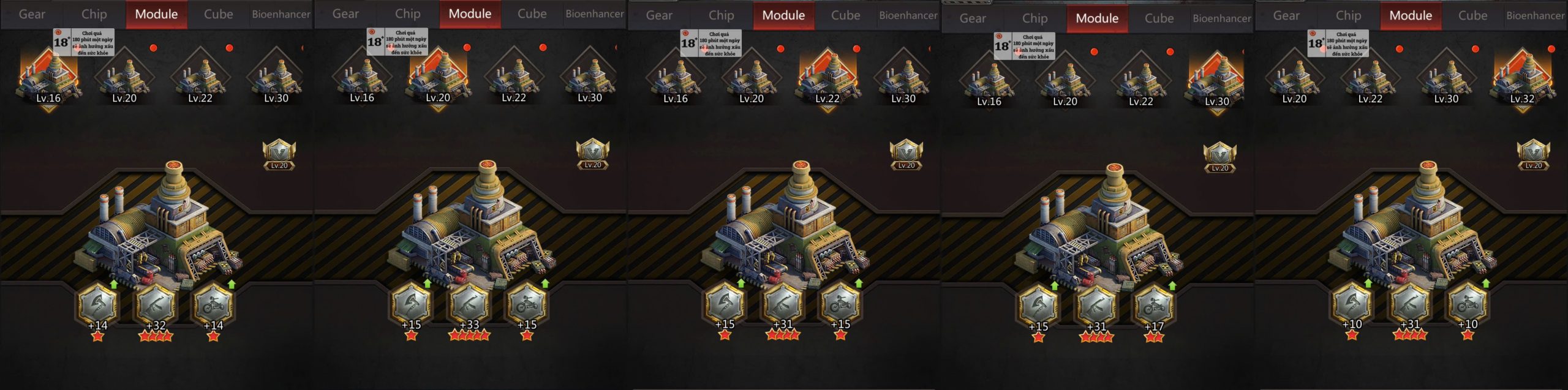1568x390 pixels.
Task: Click the +14 axe module slot
Action: [x=98, y=304]
